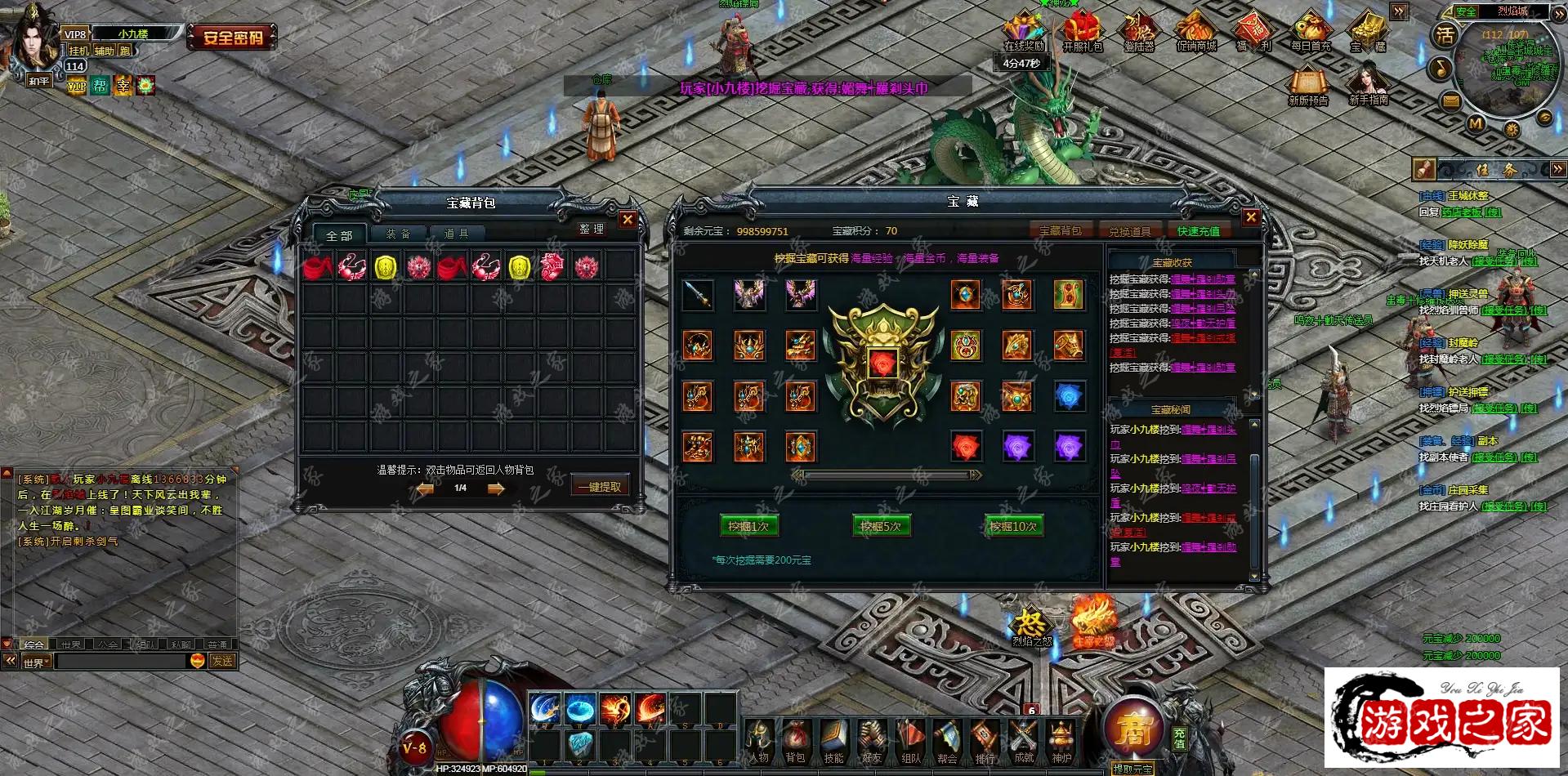Claim all items with 一键提取
1568x776 pixels.
point(599,486)
